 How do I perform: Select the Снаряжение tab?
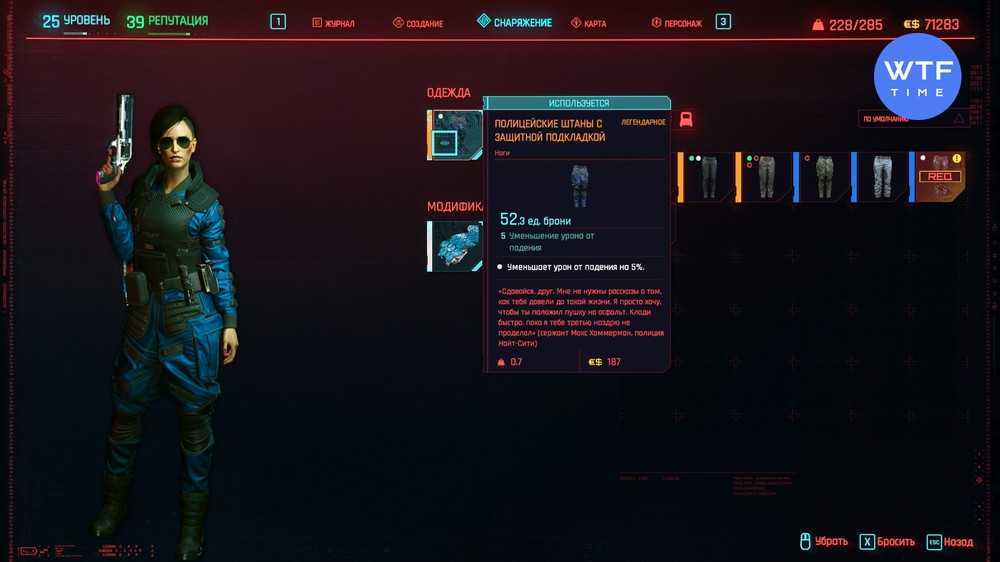pyautogui.click(x=514, y=22)
